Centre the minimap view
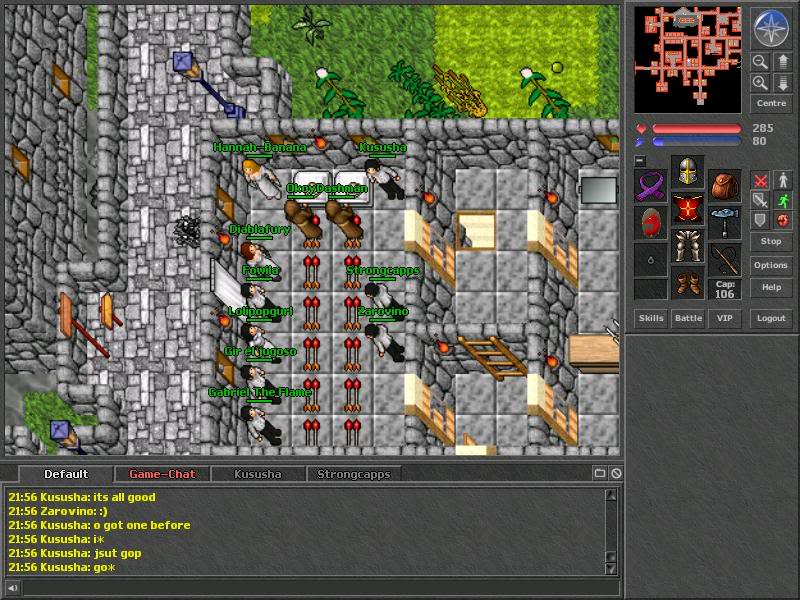800x600 pixels. coord(771,103)
